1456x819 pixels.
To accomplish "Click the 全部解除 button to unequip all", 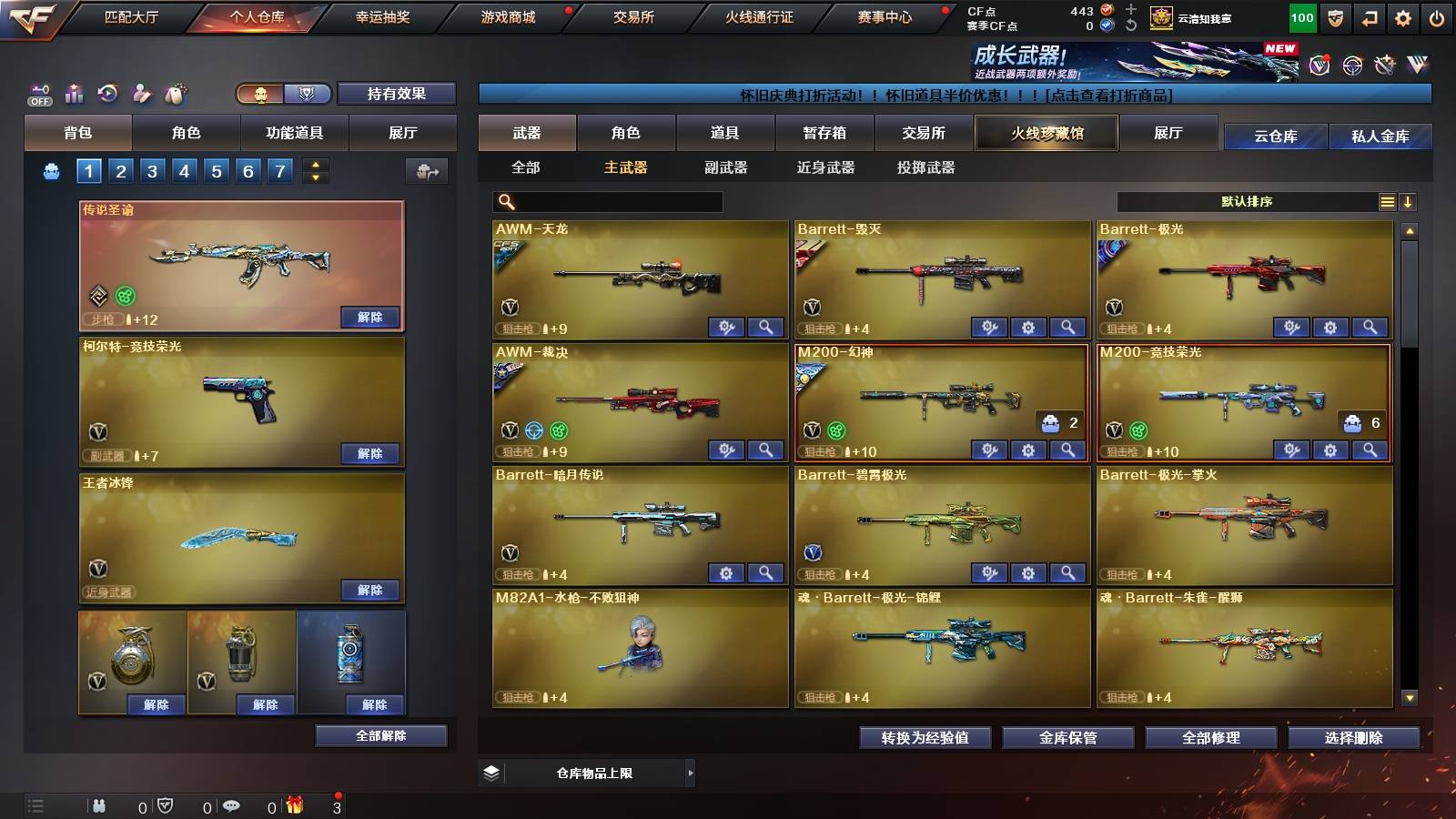I will (x=381, y=735).
